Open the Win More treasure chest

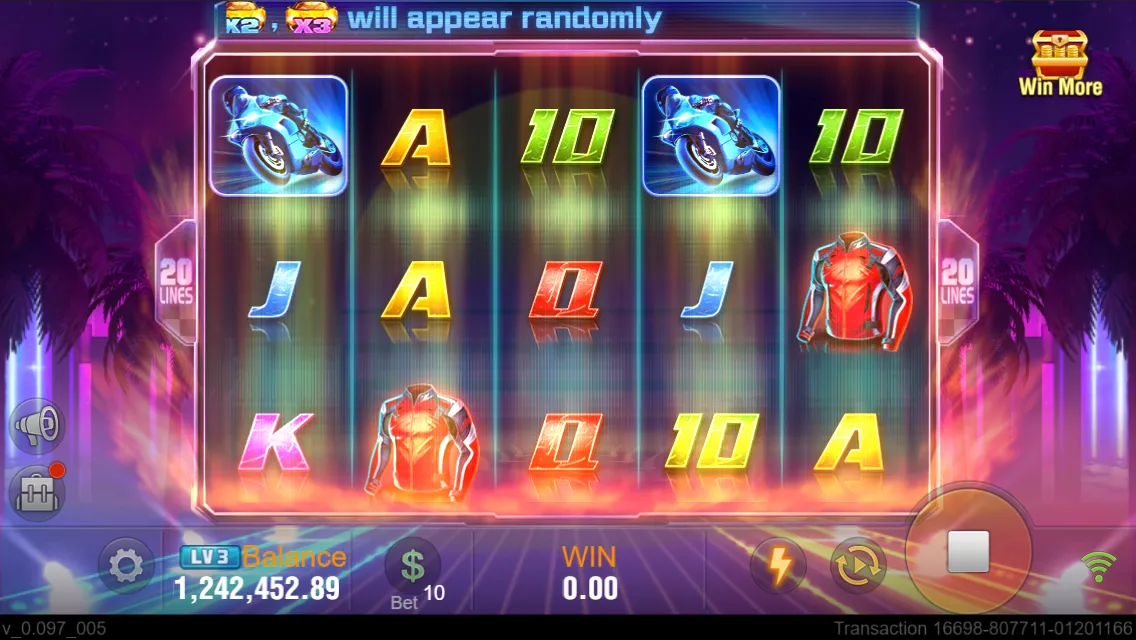pyautogui.click(x=1060, y=62)
